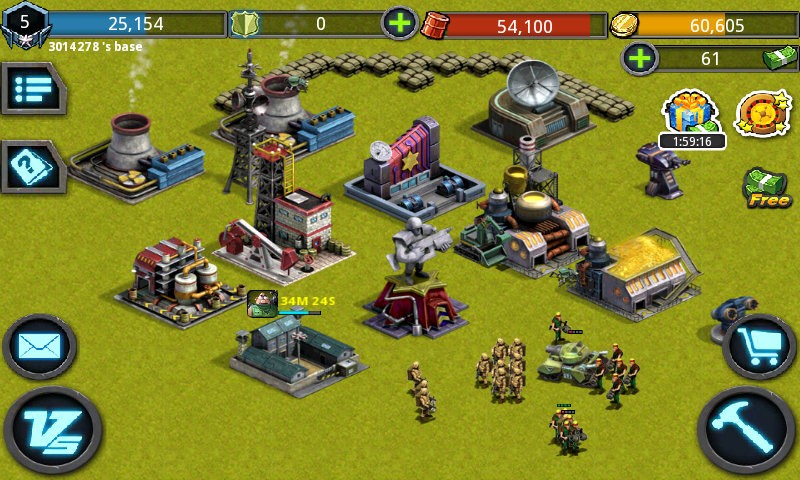Tap the level 5 rank badge
Viewport: 800px width, 480px height.
[24, 24]
